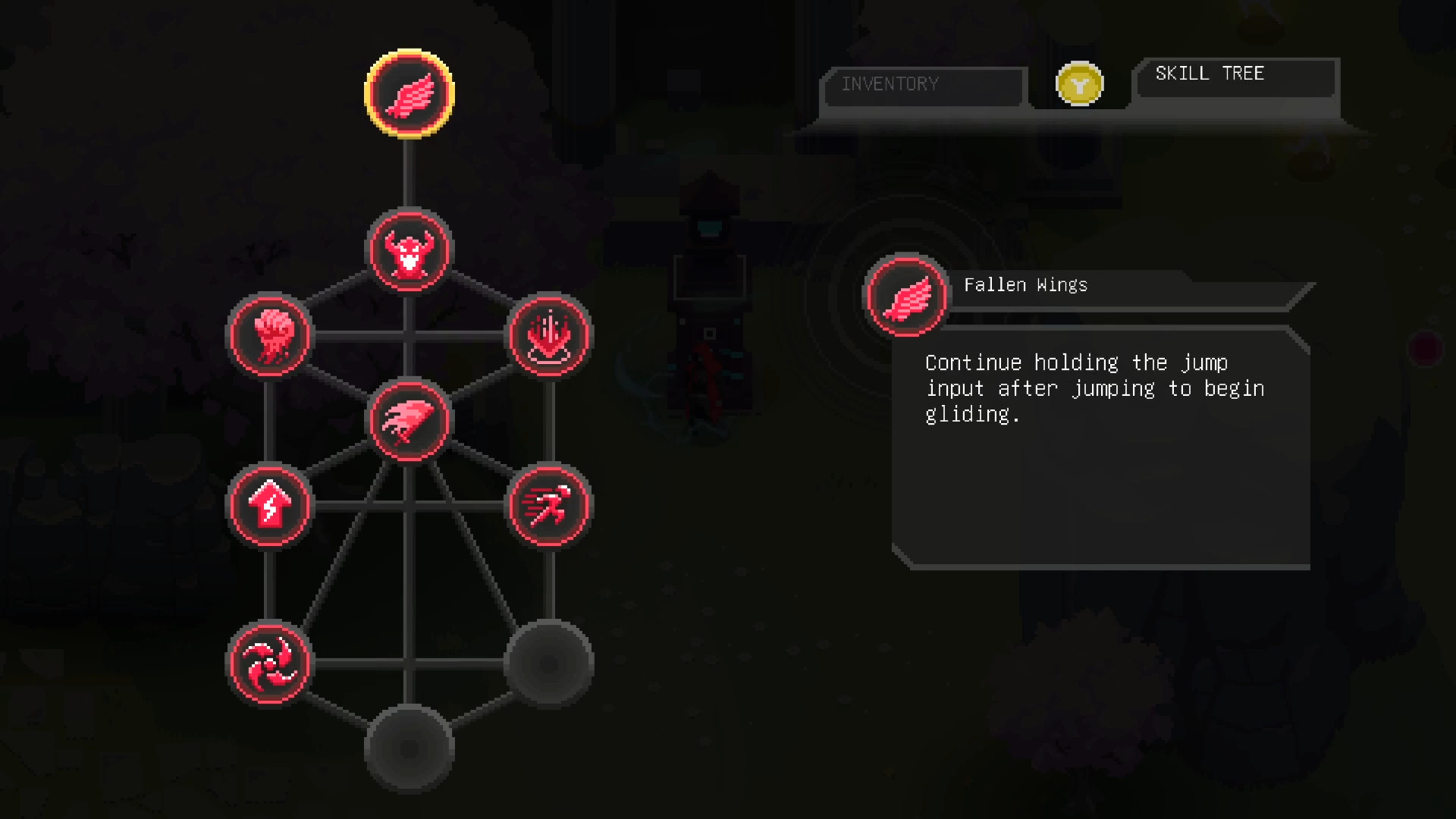Select the SKILL TREE tab
This screenshot has height=819, width=1456.
[1210, 74]
